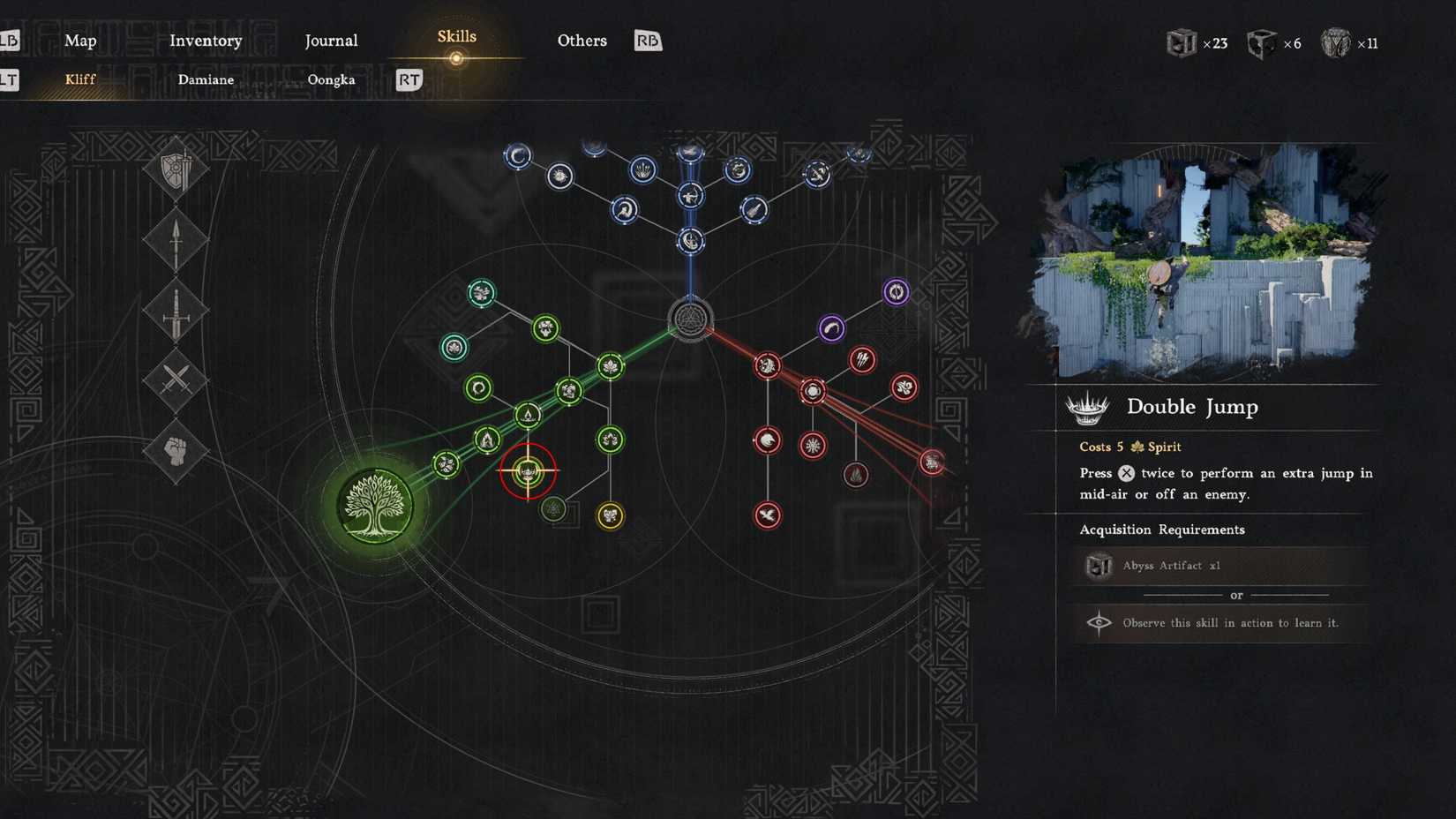Switch to Damiane's skill tree
This screenshot has height=819, width=1456.
point(206,79)
